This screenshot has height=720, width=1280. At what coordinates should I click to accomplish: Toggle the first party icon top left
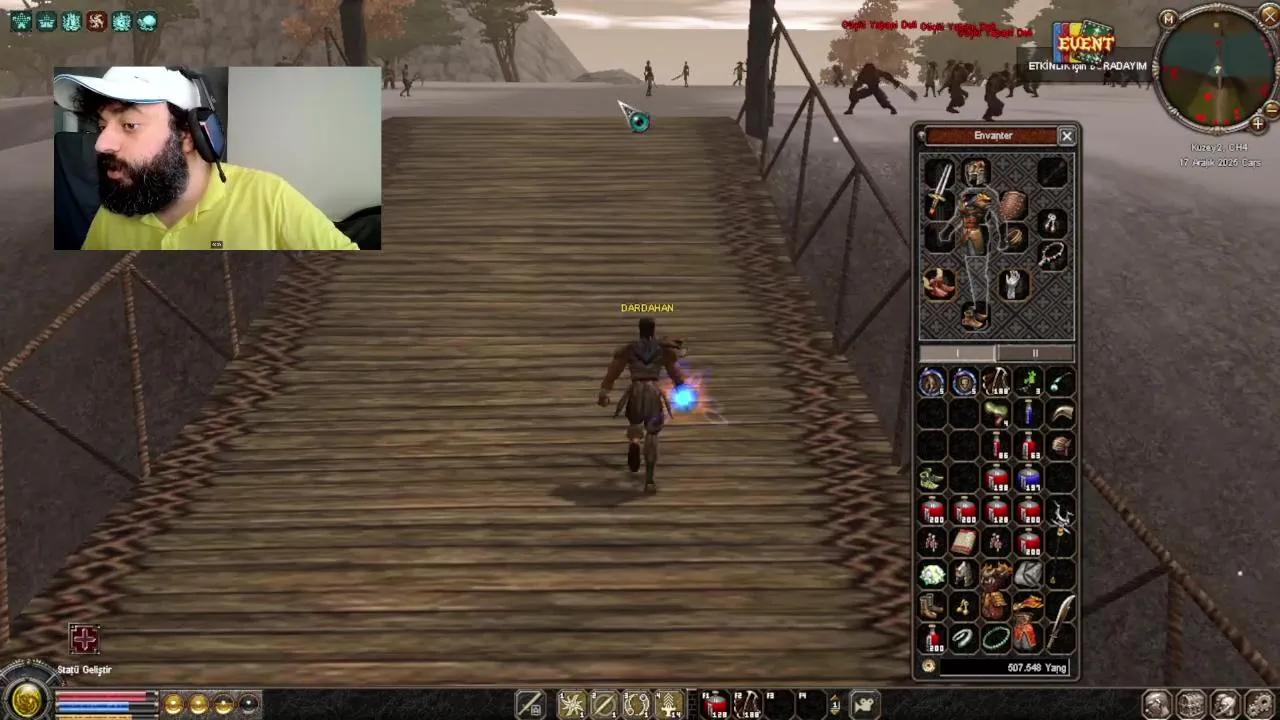21,21
